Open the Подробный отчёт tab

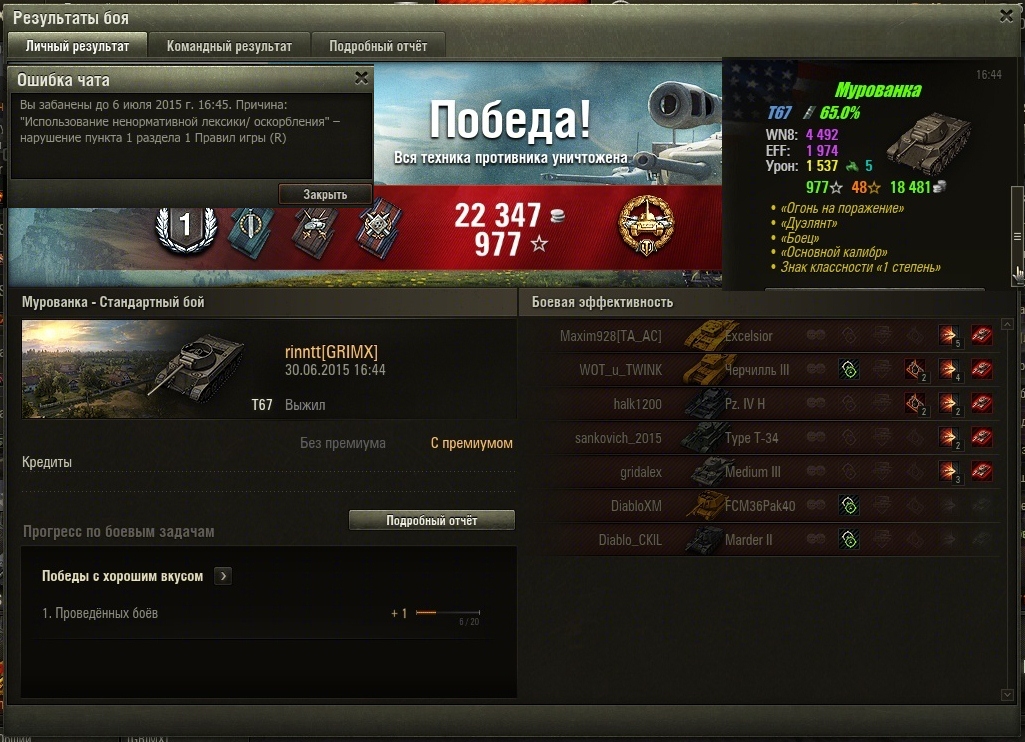pyautogui.click(x=378, y=46)
